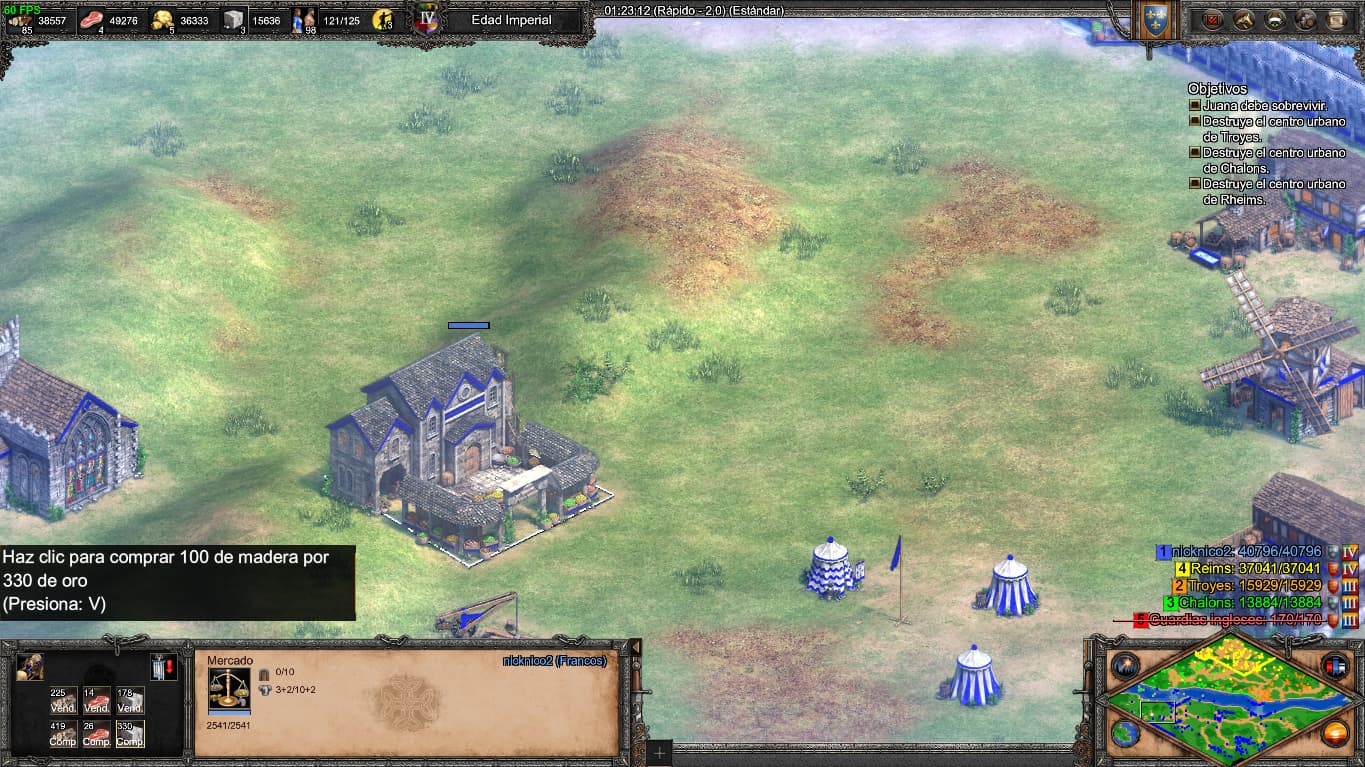Sell food at the market
The height and width of the screenshot is (767, 1365).
(97, 700)
